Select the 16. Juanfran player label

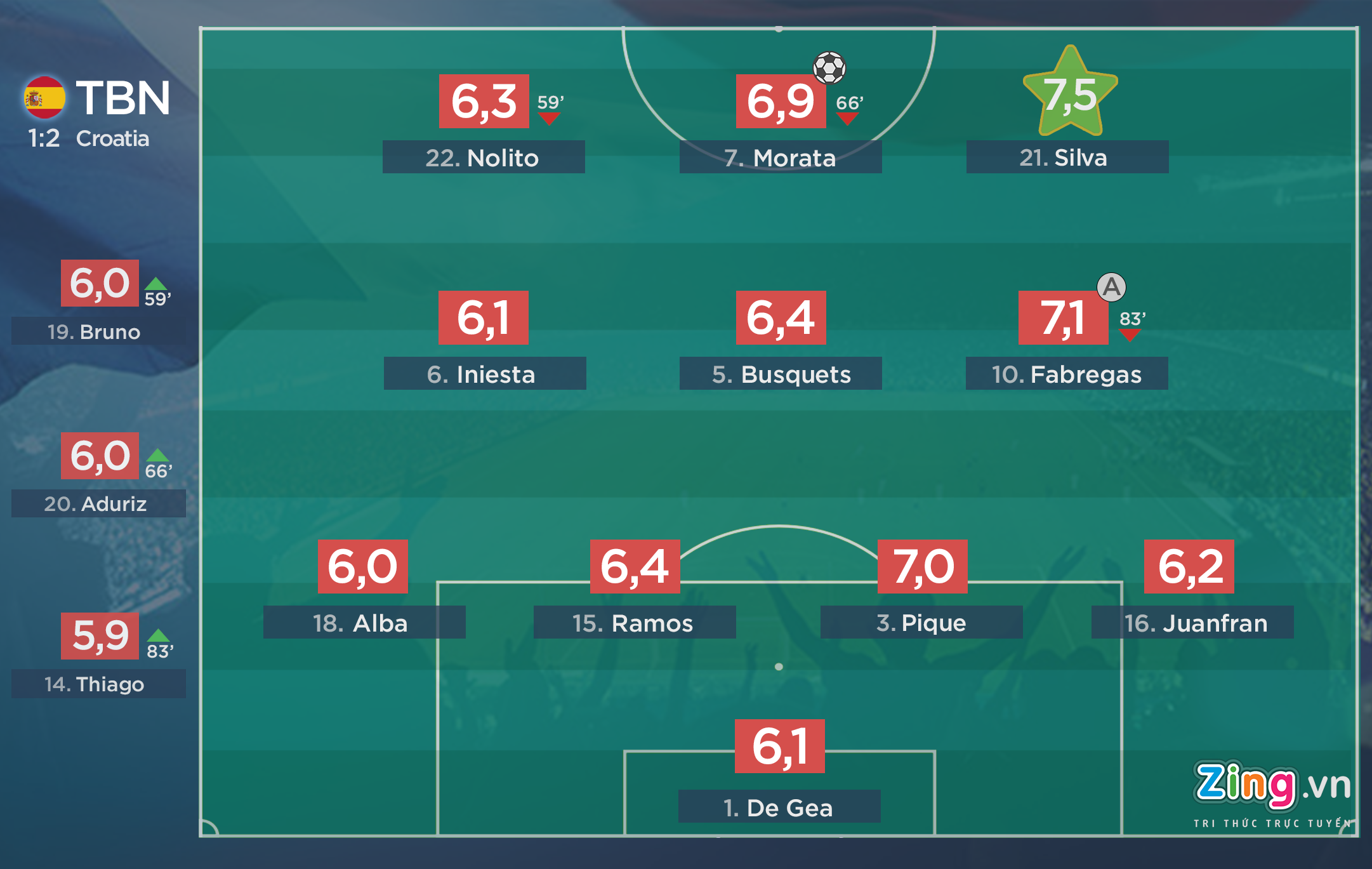[x=1192, y=623]
